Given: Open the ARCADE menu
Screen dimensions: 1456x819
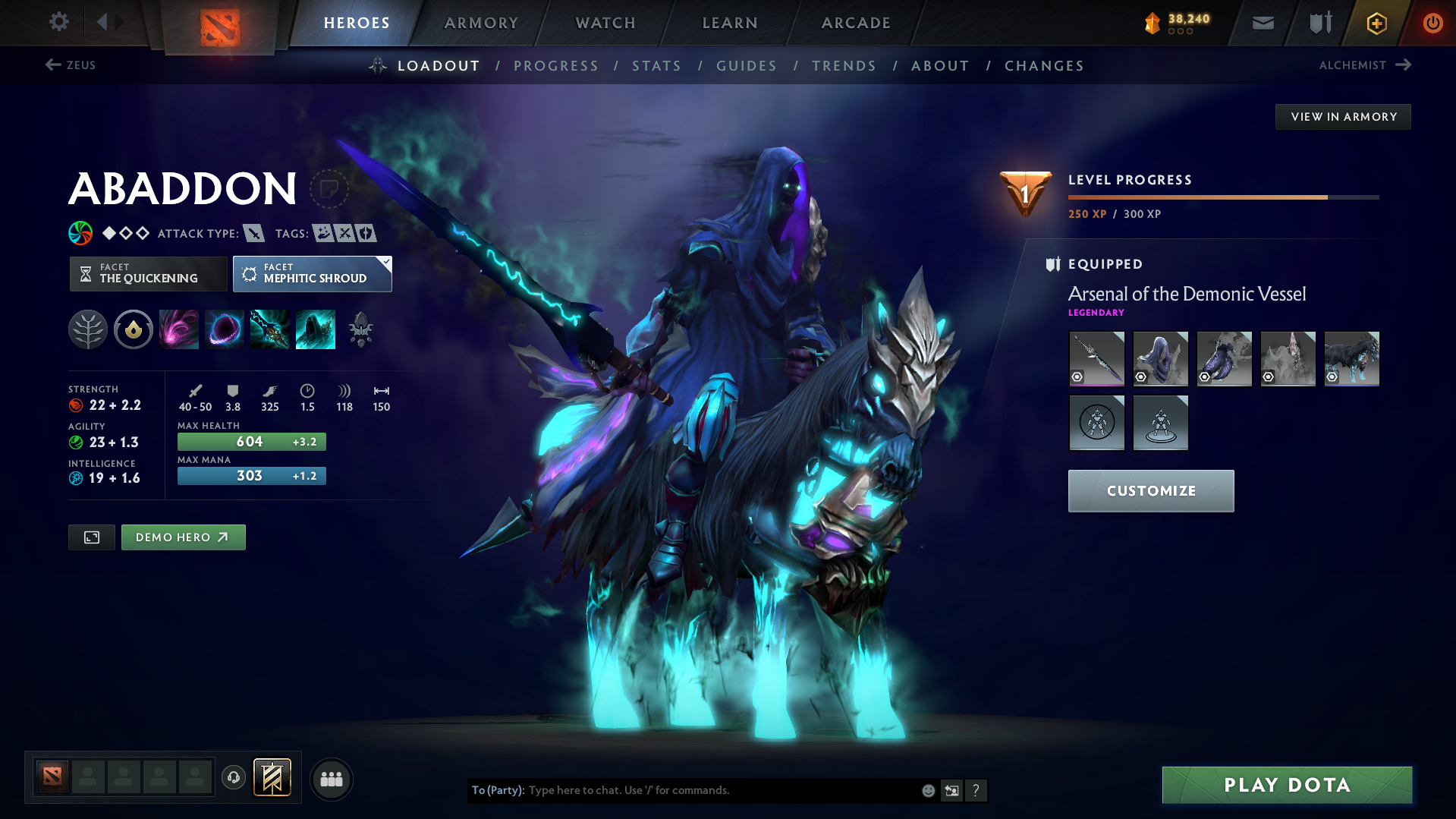Looking at the screenshot, I should coord(856,23).
